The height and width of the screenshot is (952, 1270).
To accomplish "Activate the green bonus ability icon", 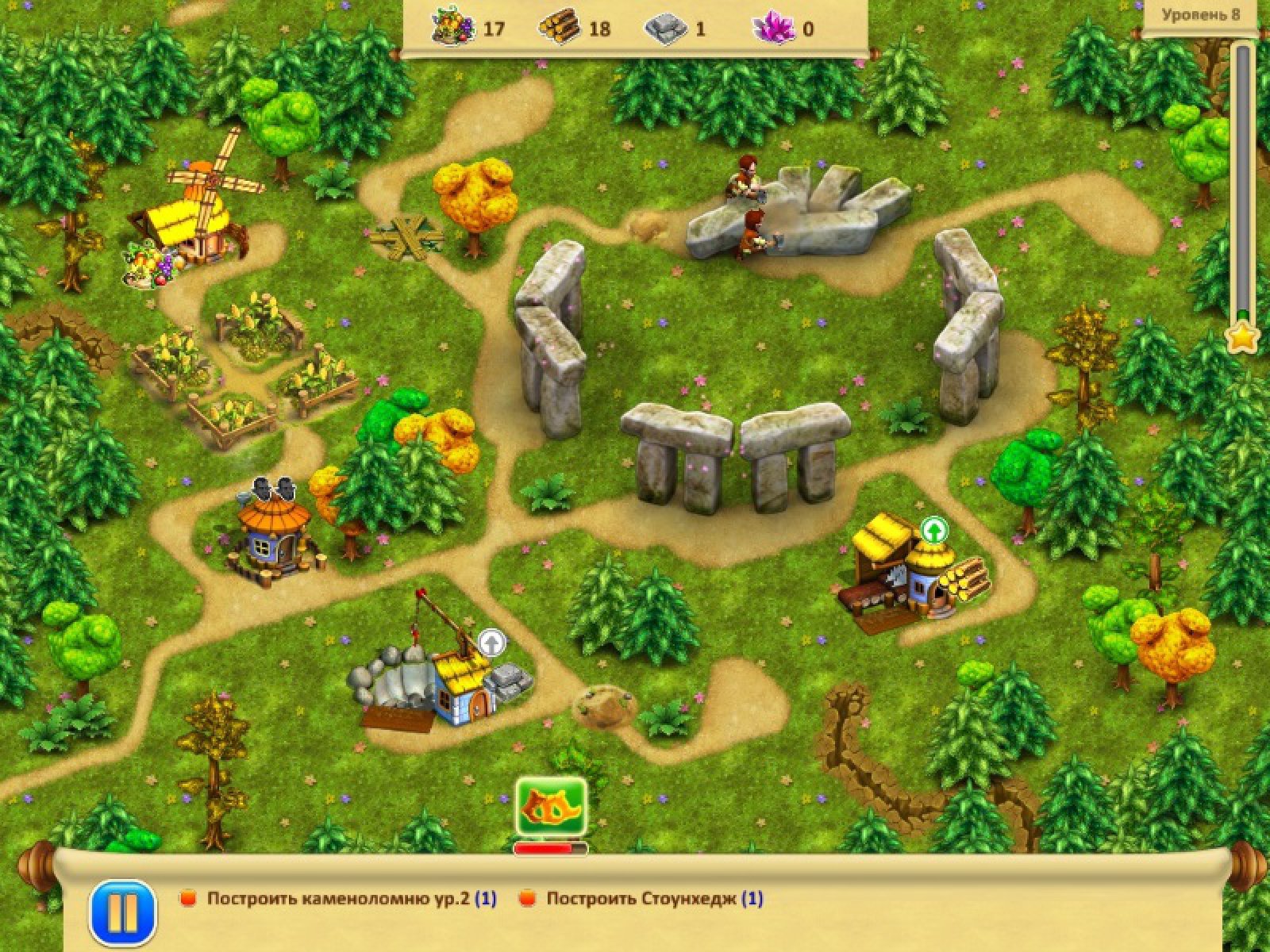I will 551,807.
